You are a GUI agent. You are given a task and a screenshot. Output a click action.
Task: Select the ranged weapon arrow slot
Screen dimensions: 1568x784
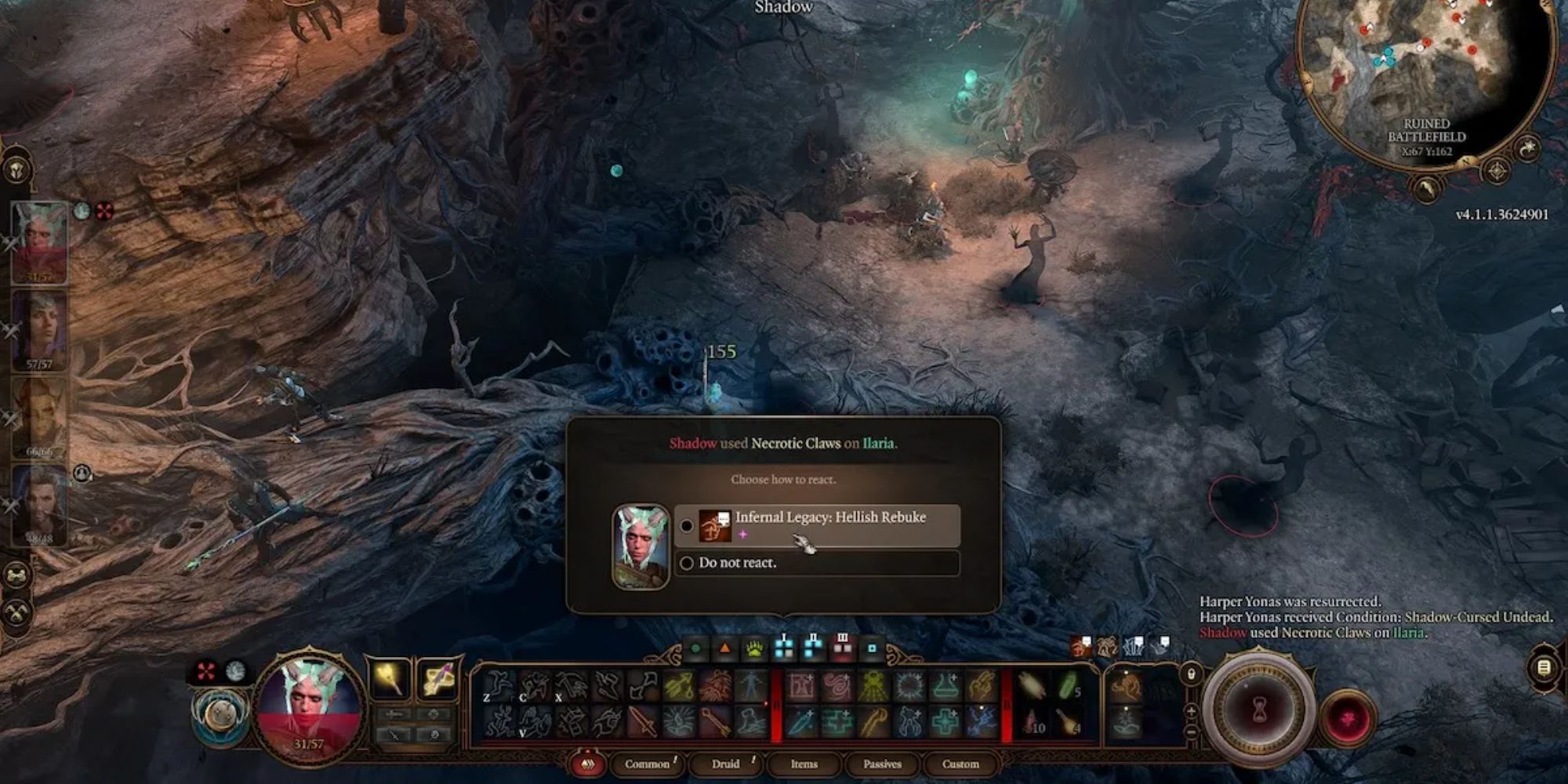click(x=438, y=679)
